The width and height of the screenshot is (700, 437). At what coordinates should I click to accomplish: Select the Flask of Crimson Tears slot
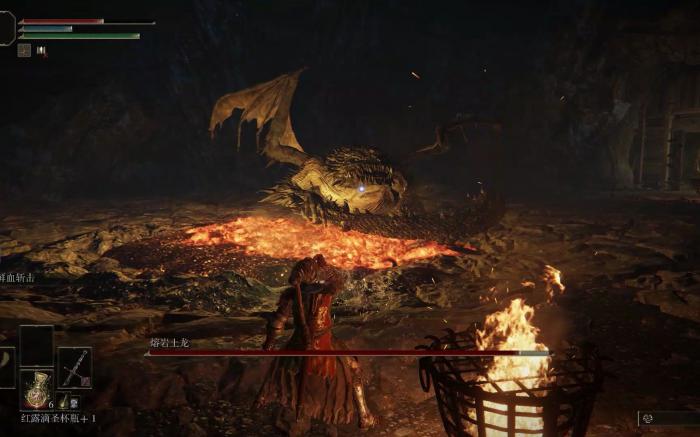click(37, 389)
